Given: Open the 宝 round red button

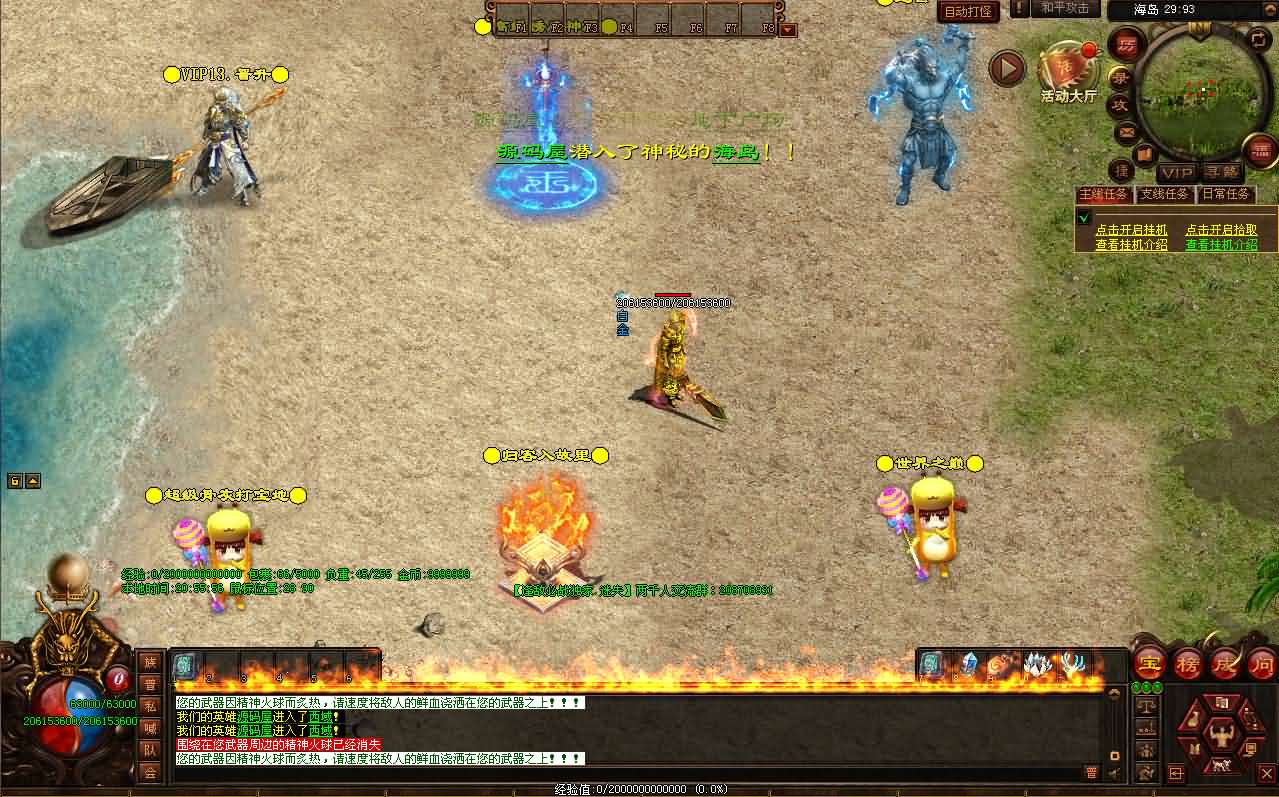Looking at the screenshot, I should click(1150, 663).
